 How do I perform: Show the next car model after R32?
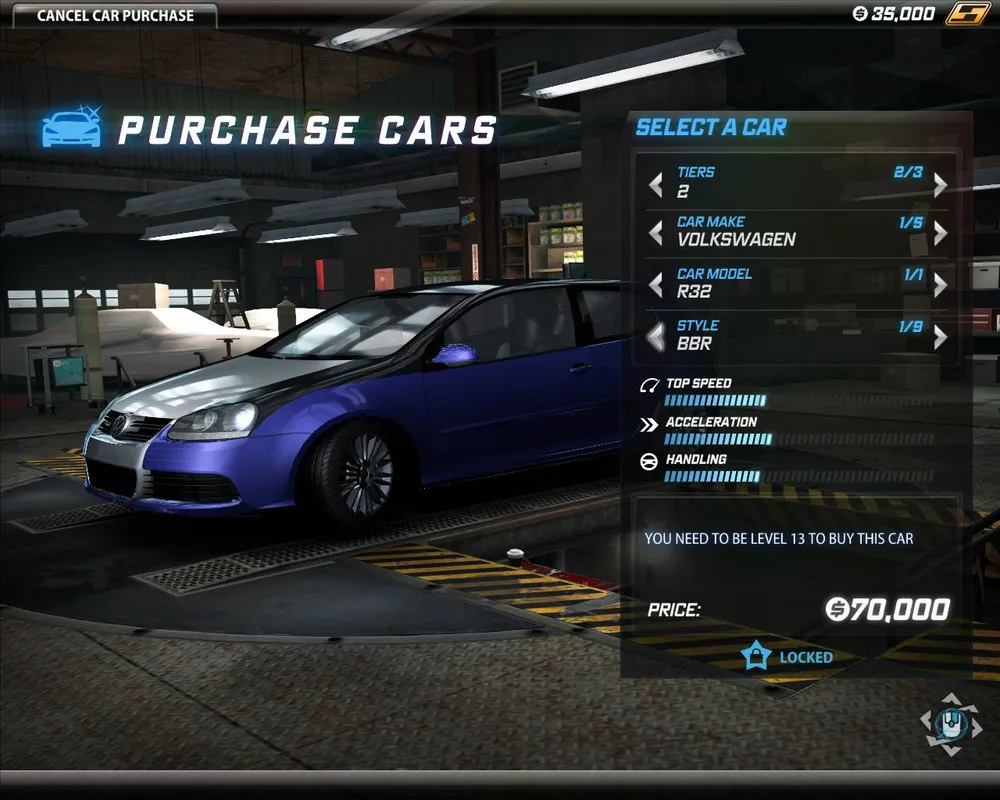pos(940,285)
